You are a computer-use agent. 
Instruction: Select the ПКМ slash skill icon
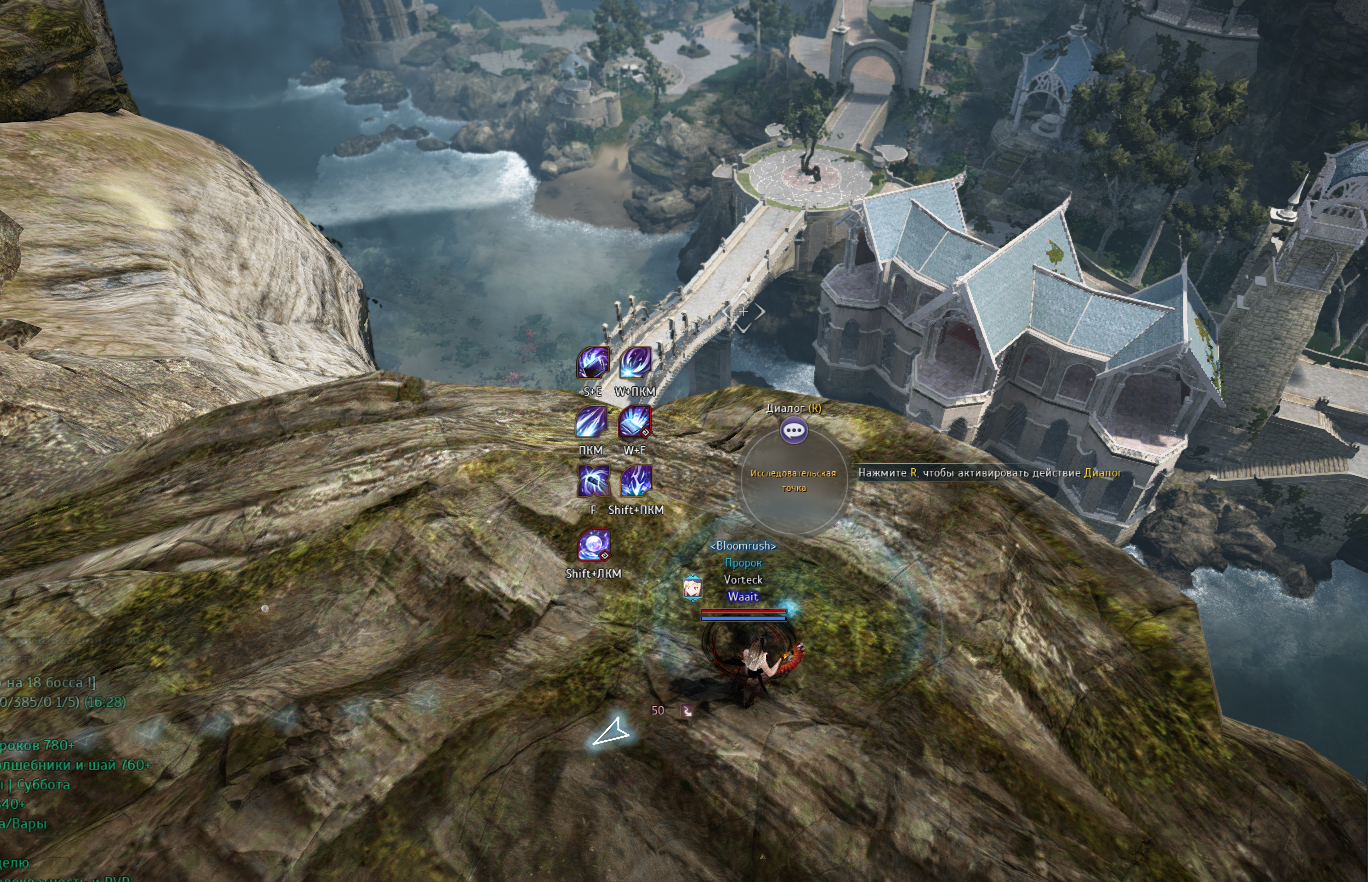click(x=592, y=422)
